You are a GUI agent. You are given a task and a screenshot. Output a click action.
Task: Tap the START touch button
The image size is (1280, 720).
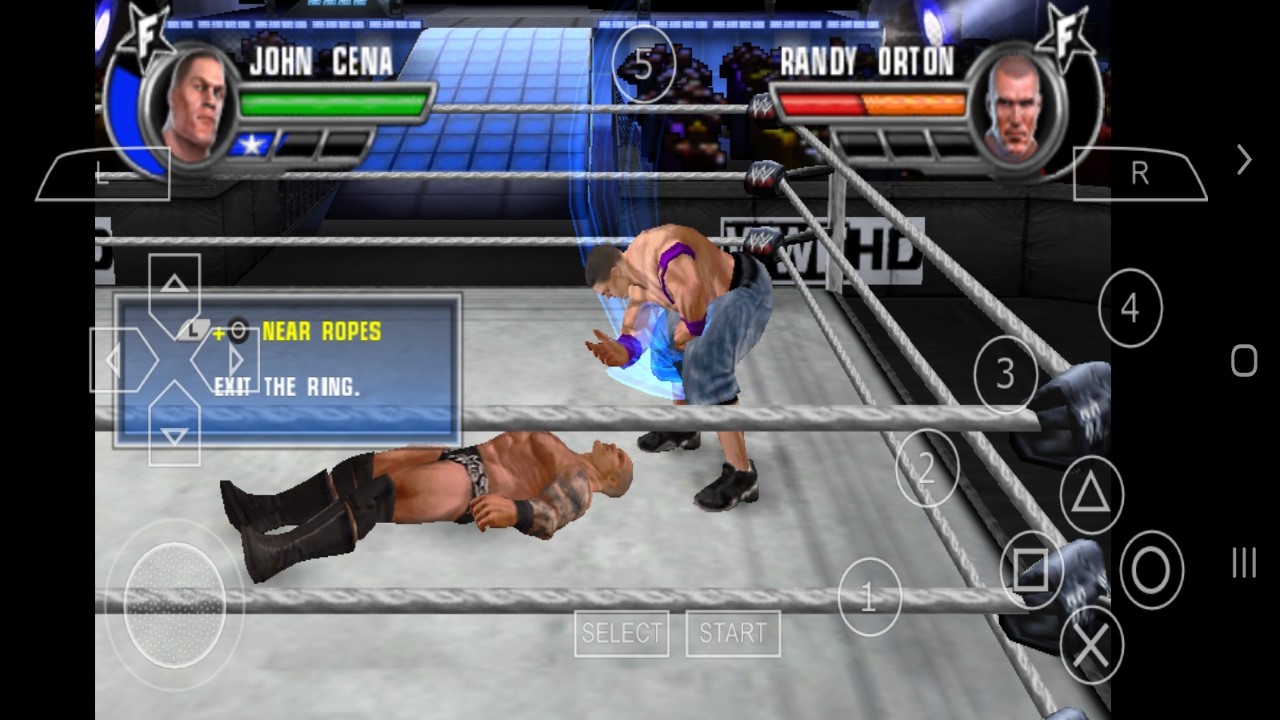[733, 633]
